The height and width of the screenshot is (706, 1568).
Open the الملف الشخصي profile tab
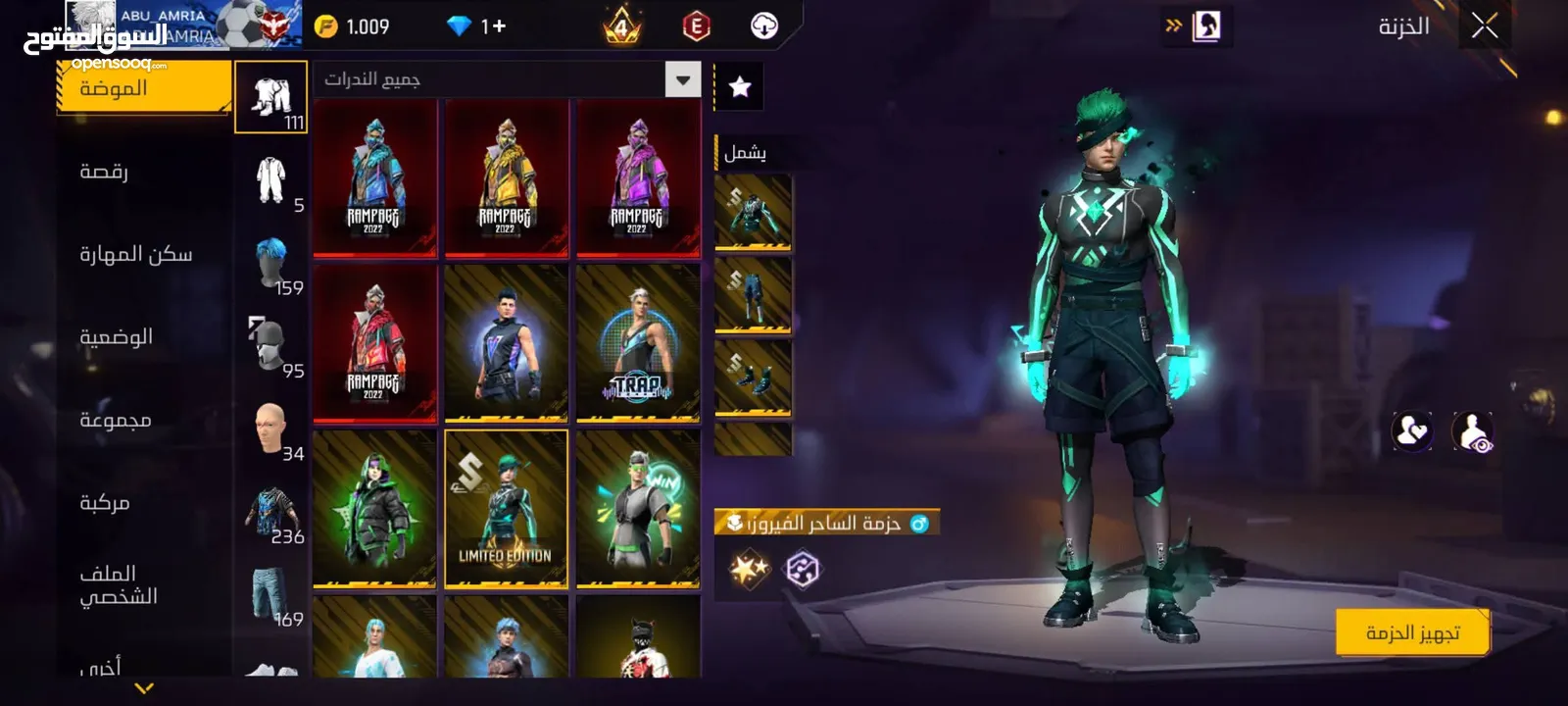(x=118, y=584)
